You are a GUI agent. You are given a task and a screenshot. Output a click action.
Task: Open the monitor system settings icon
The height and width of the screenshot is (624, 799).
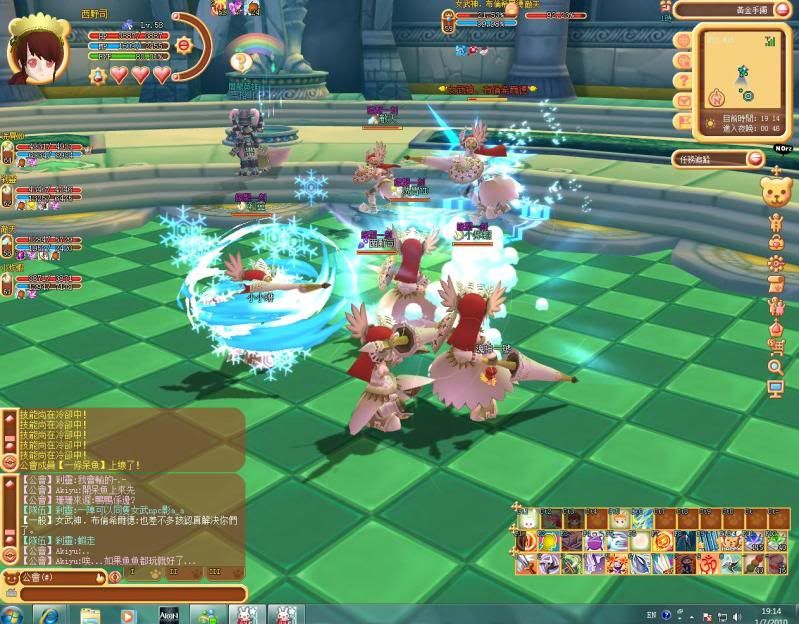tap(776, 389)
